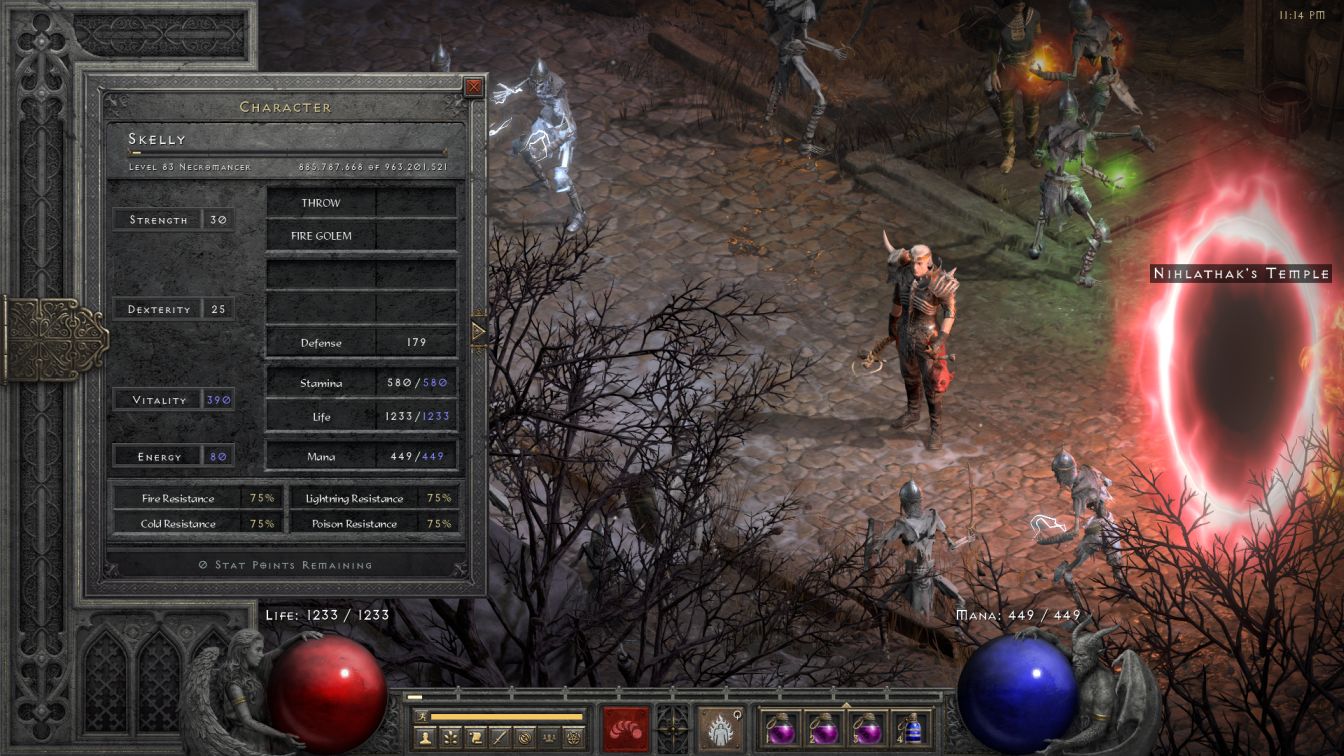Click the party group icon in the mini panel
Viewport: 1344px width, 756px height.
click(549, 738)
